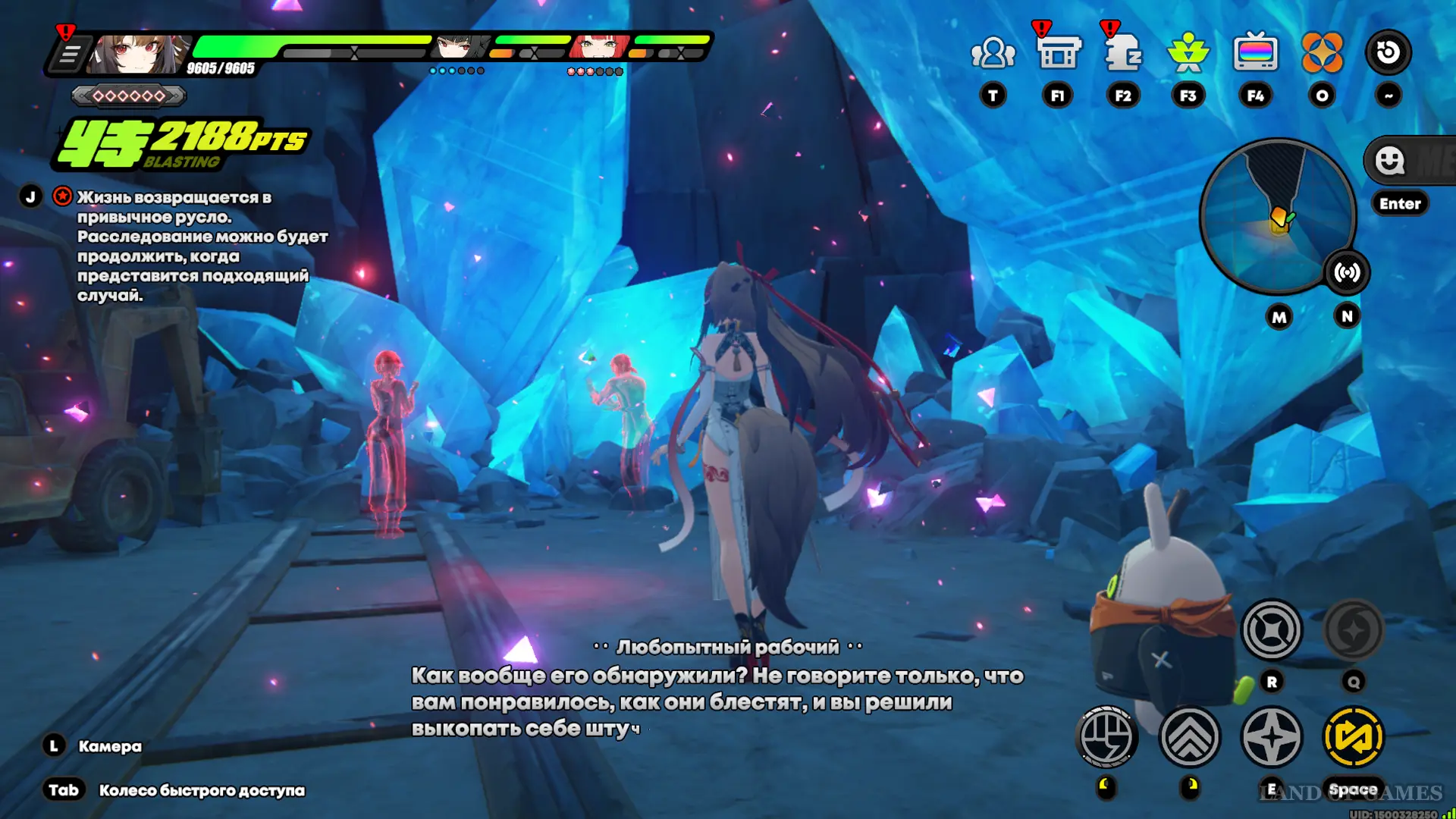Activate the signal broadcast button on minimap
This screenshot has height=819, width=1456.
tap(1347, 272)
